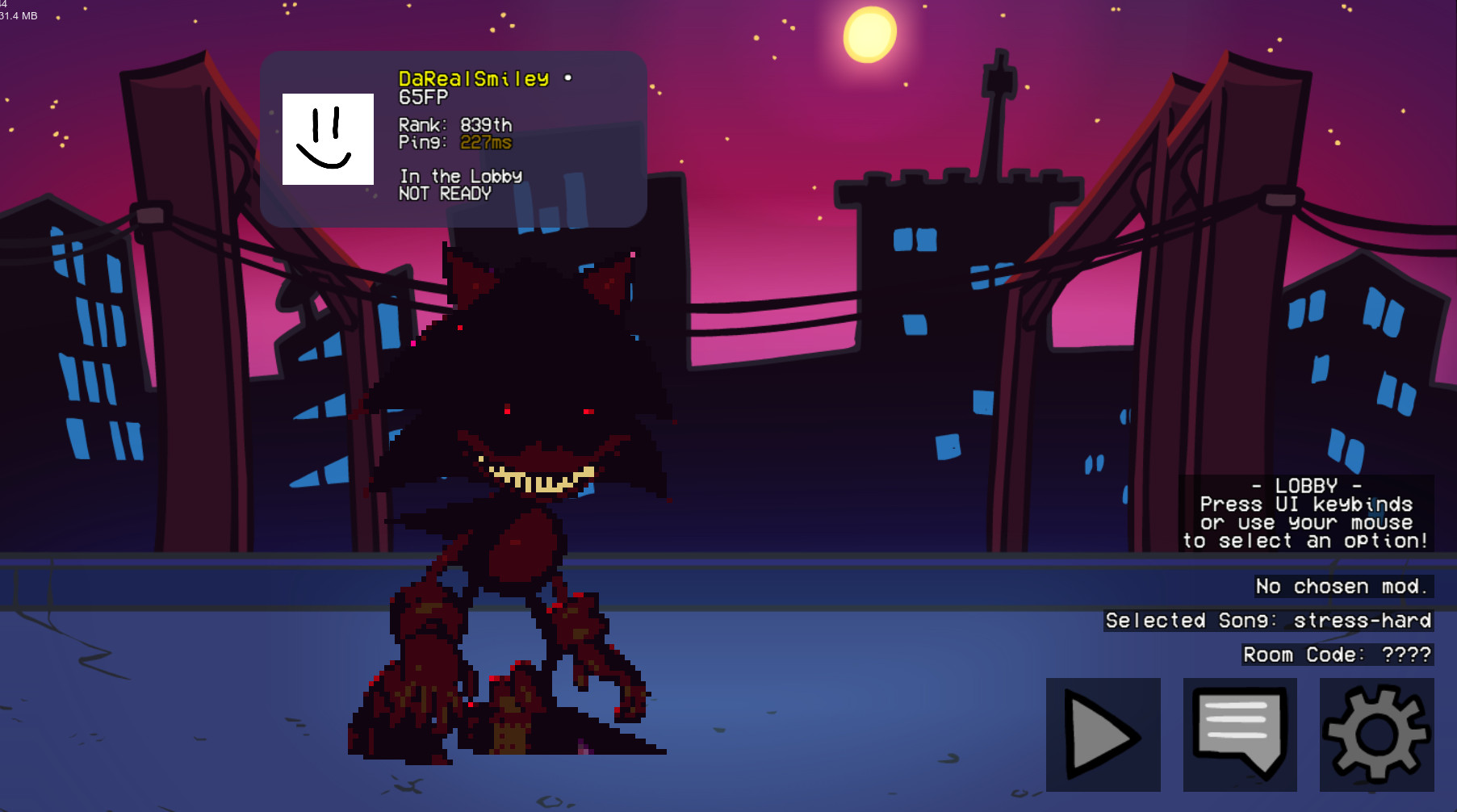Click DaRealSmiley's username text

tap(474, 80)
